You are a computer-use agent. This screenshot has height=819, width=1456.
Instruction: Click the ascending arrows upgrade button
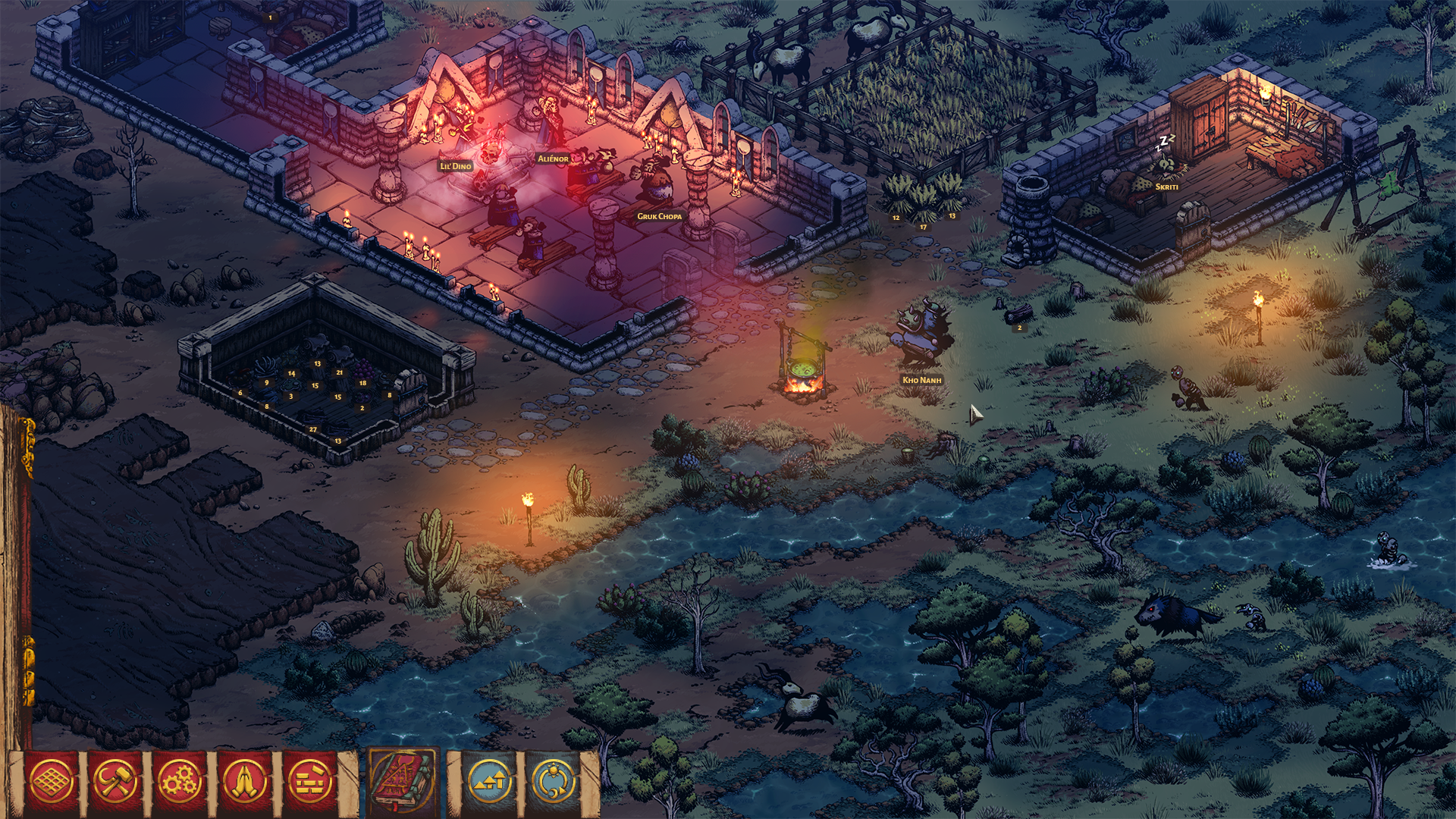pyautogui.click(x=489, y=781)
